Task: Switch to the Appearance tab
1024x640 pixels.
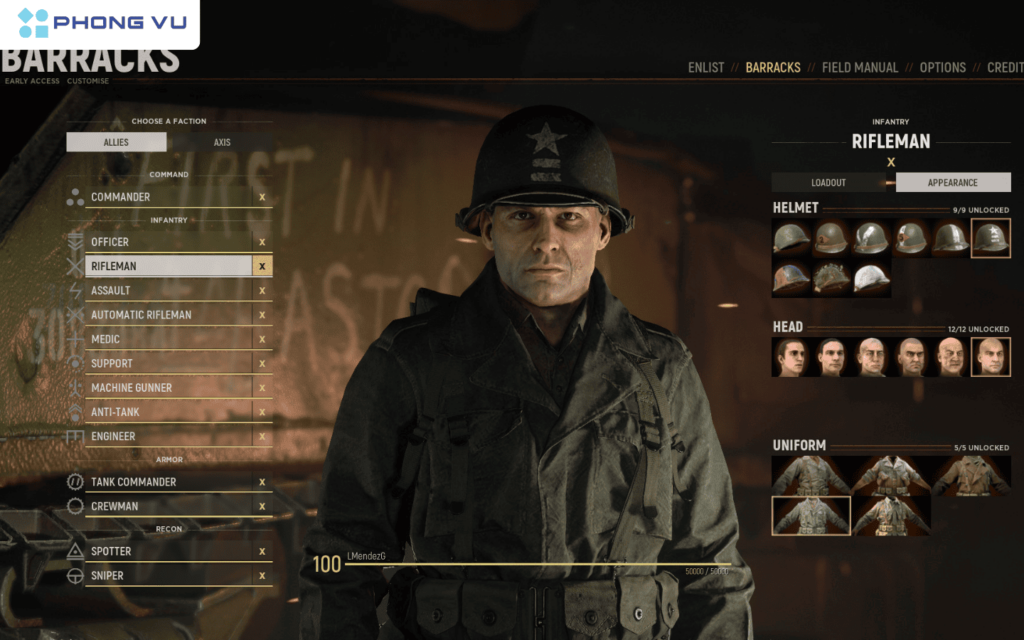Action: coord(952,183)
